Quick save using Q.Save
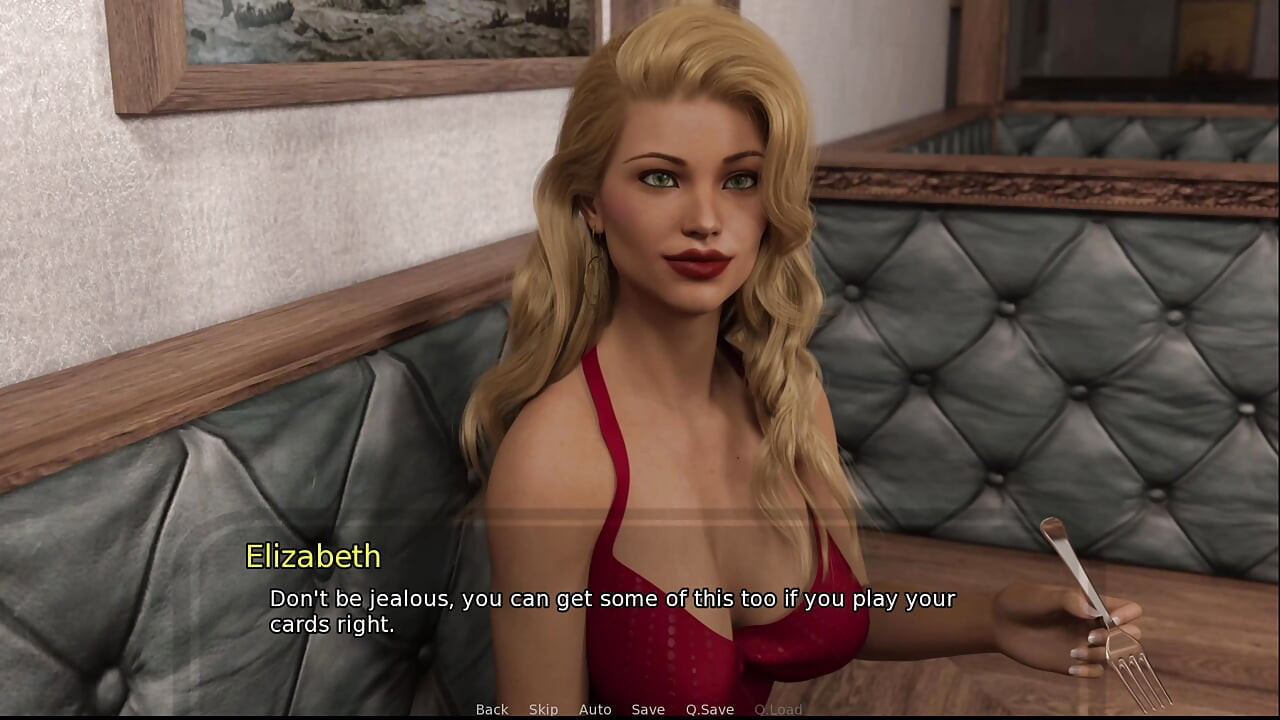The width and height of the screenshot is (1280, 720). point(709,709)
